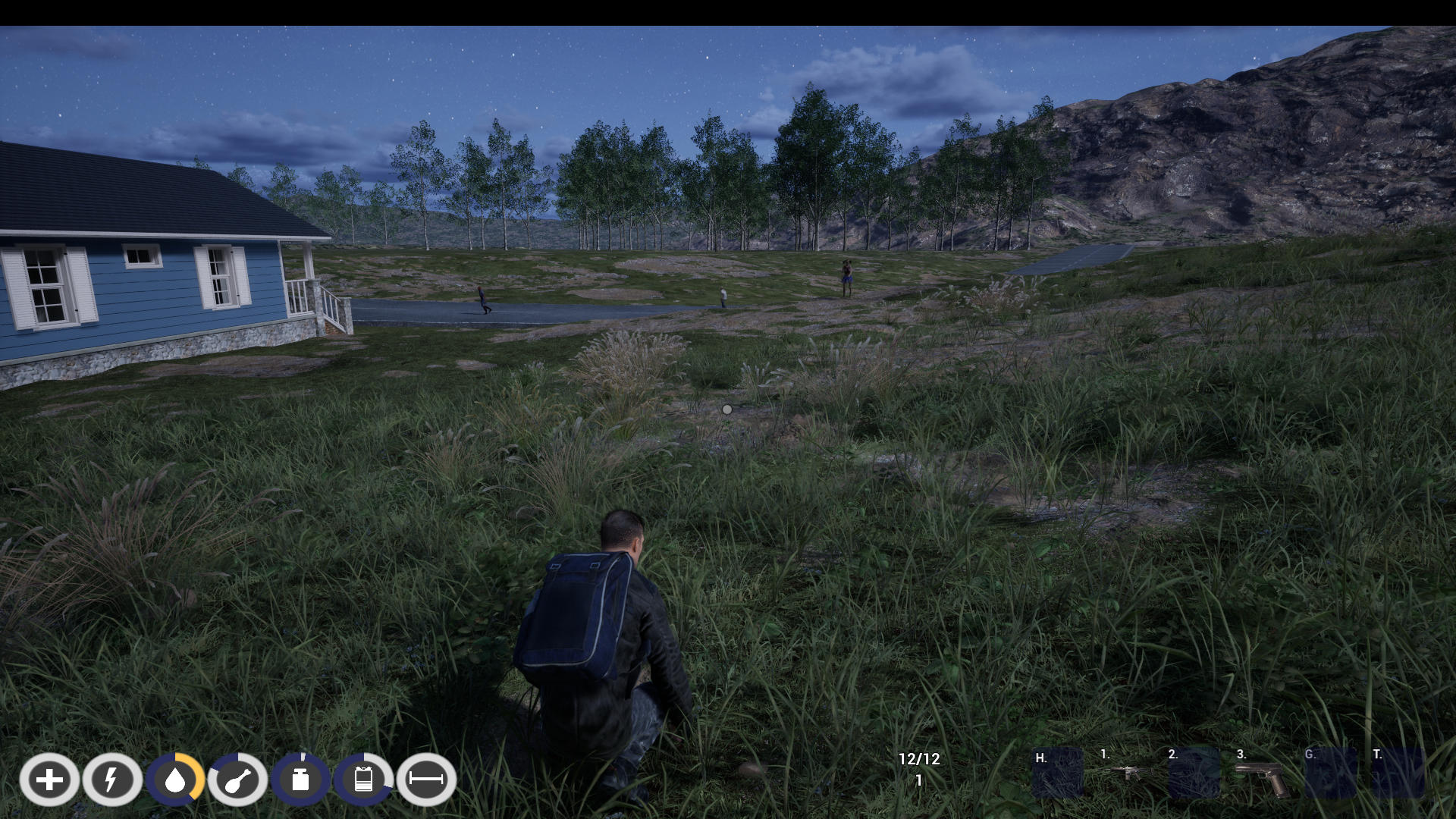Image resolution: width=1456 pixels, height=819 pixels.
Task: Equip the pistol in slot 3
Action: click(x=1262, y=776)
